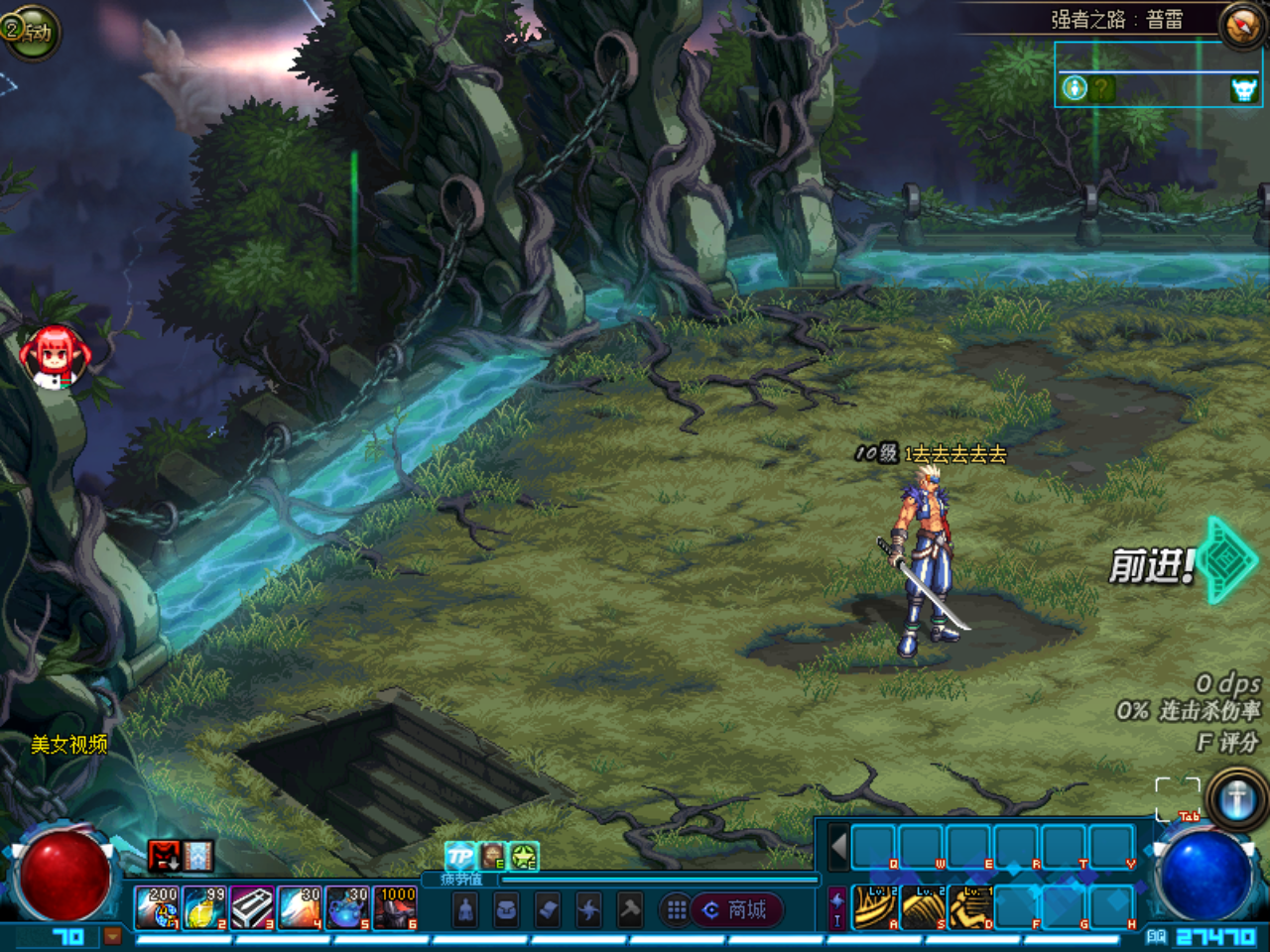
Task: Click the red demon mask status icon
Action: point(164,855)
